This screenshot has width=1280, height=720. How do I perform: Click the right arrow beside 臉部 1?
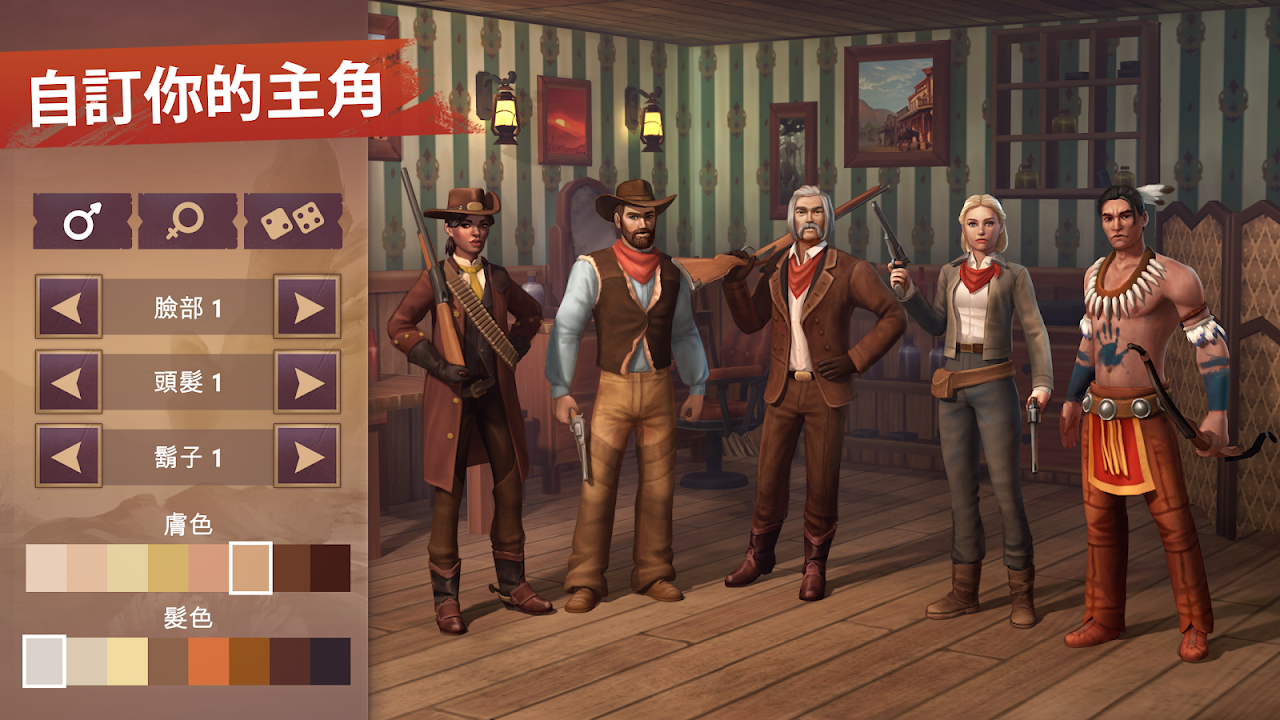(307, 307)
